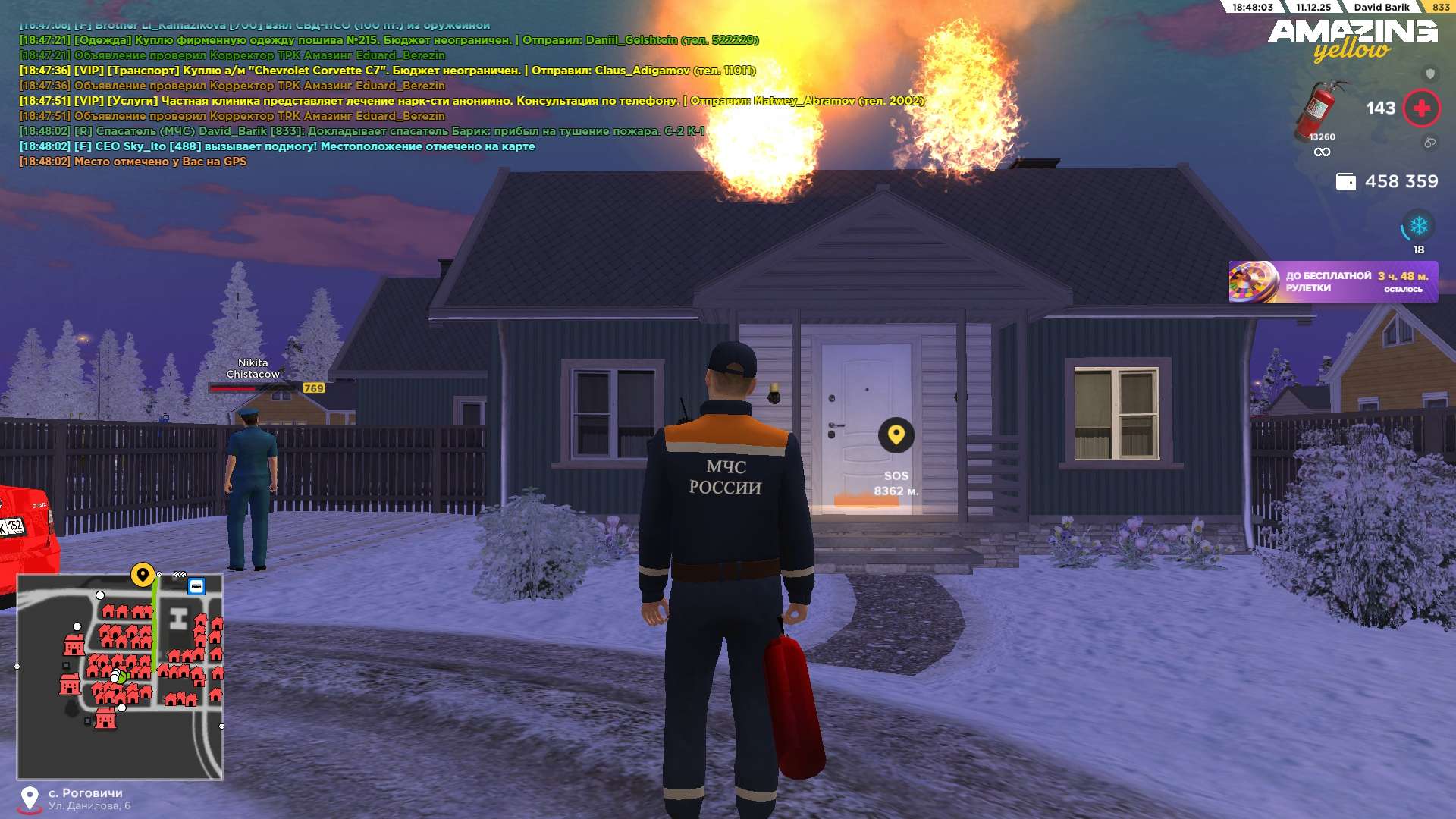Image resolution: width=1456 pixels, height=819 pixels.
Task: Click the SOS waypoint marker
Action: coord(896,436)
